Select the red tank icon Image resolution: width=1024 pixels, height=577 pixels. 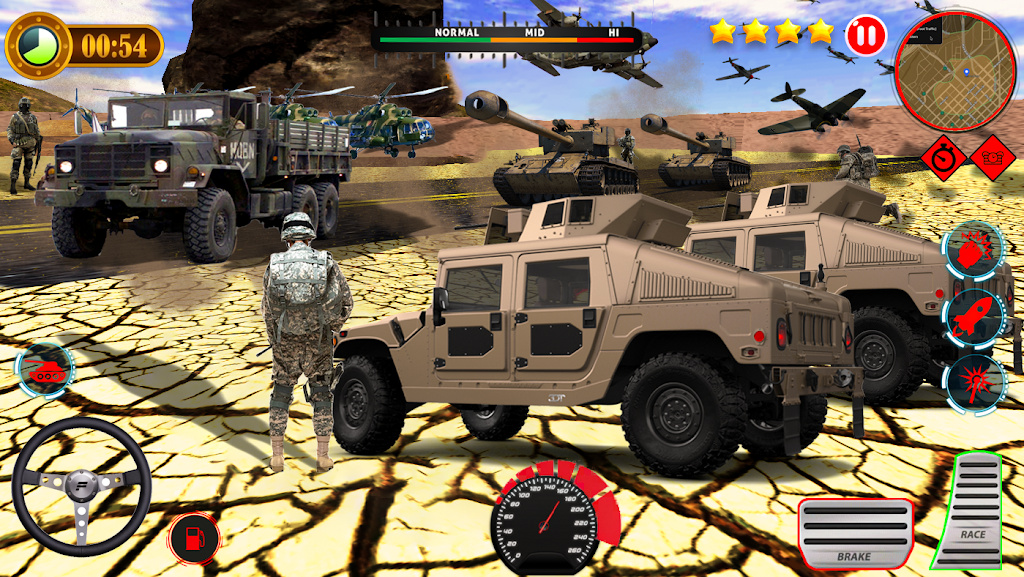[x=44, y=367]
